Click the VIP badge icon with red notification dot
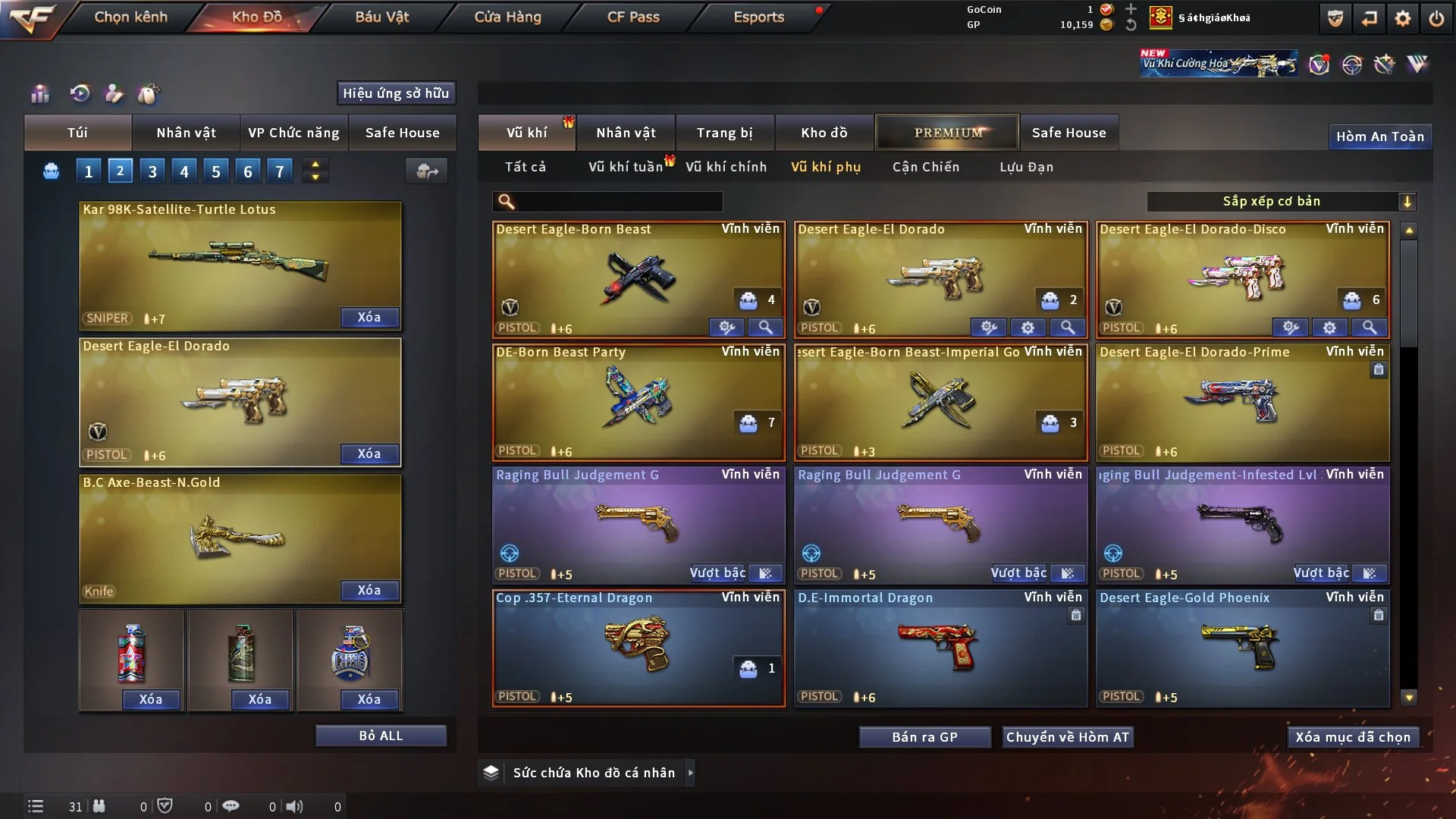Image resolution: width=1456 pixels, height=819 pixels. (1320, 64)
